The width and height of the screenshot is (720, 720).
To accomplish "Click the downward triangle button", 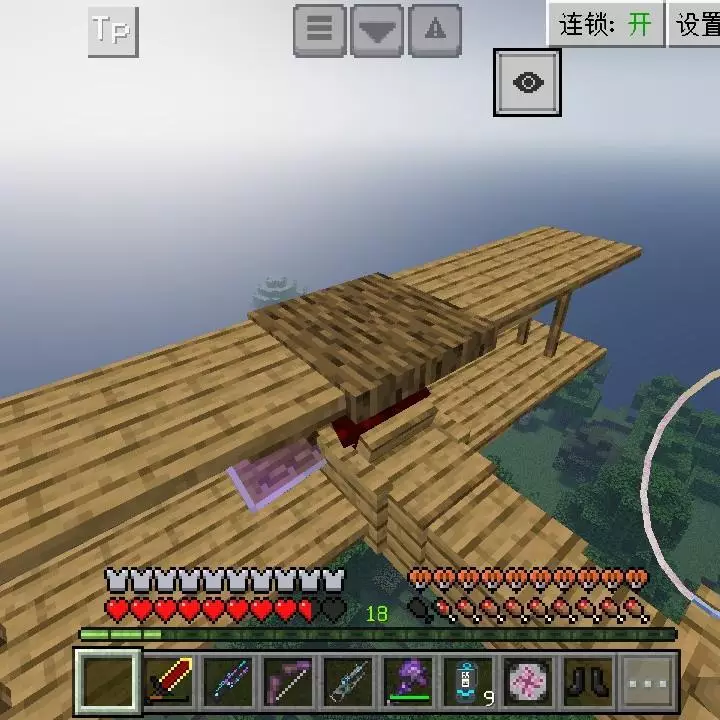I will click(377, 31).
